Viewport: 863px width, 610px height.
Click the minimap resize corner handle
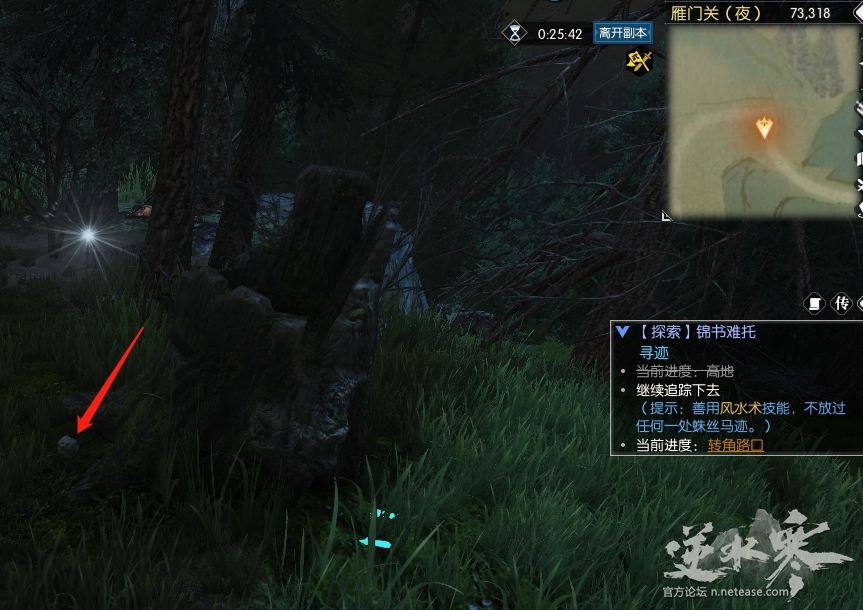666,215
